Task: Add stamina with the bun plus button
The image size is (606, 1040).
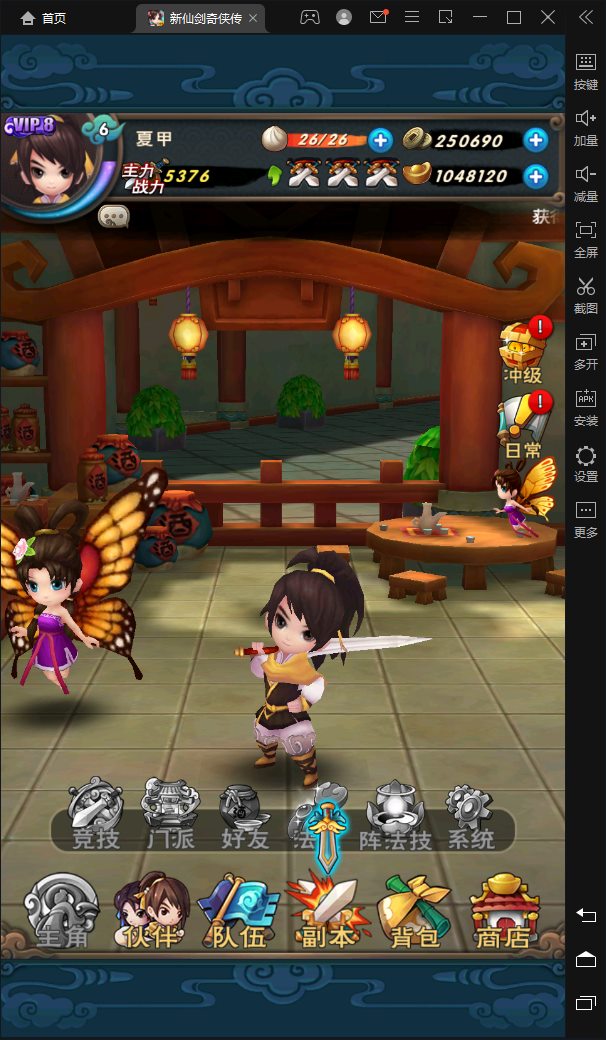Action: 380,140
